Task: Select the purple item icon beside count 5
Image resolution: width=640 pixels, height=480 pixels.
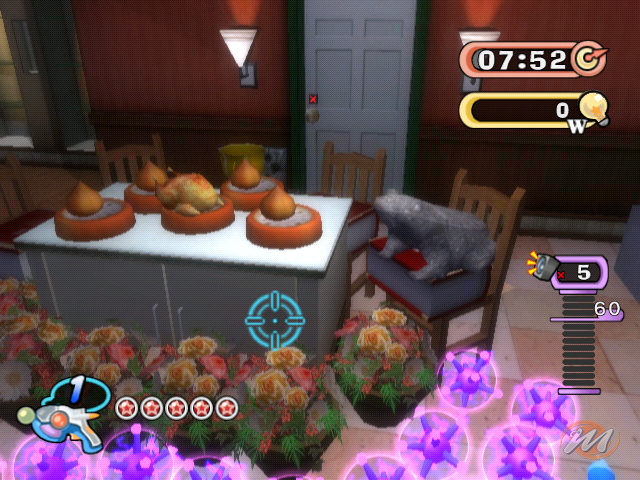Action: pyautogui.click(x=547, y=266)
